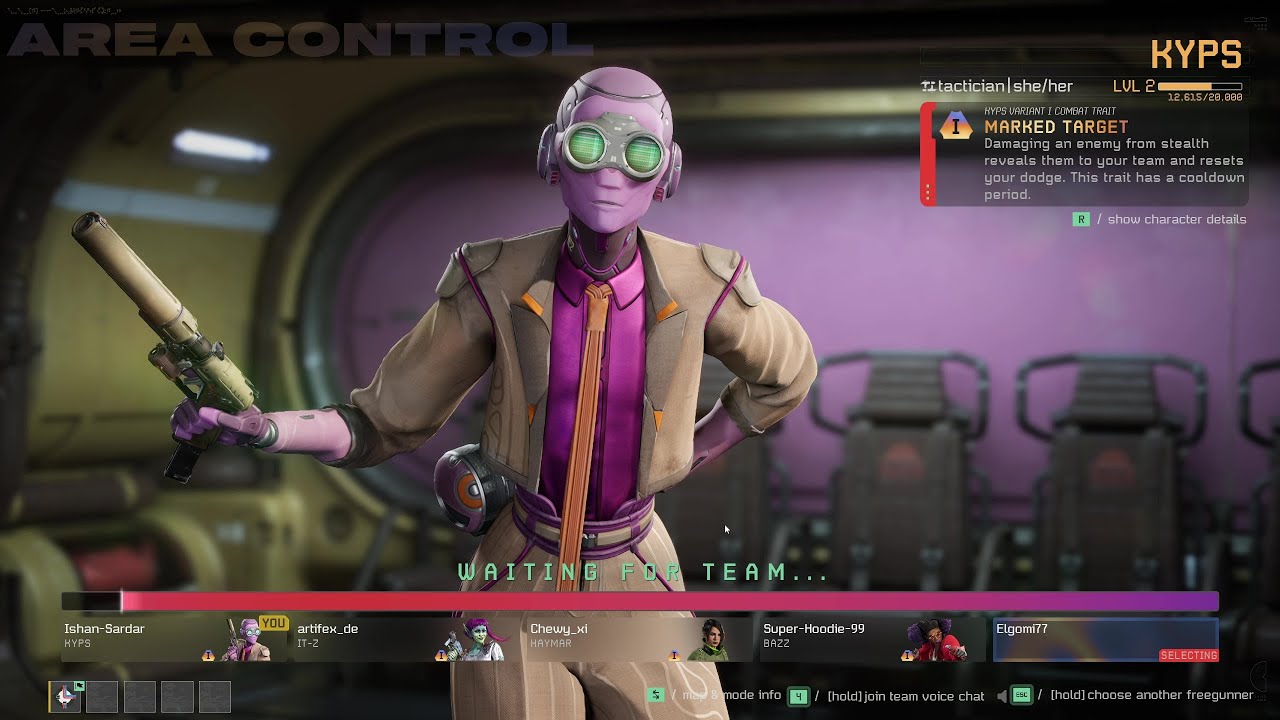Click the Variant I trait badge icon
The width and height of the screenshot is (1280, 720).
[956, 126]
